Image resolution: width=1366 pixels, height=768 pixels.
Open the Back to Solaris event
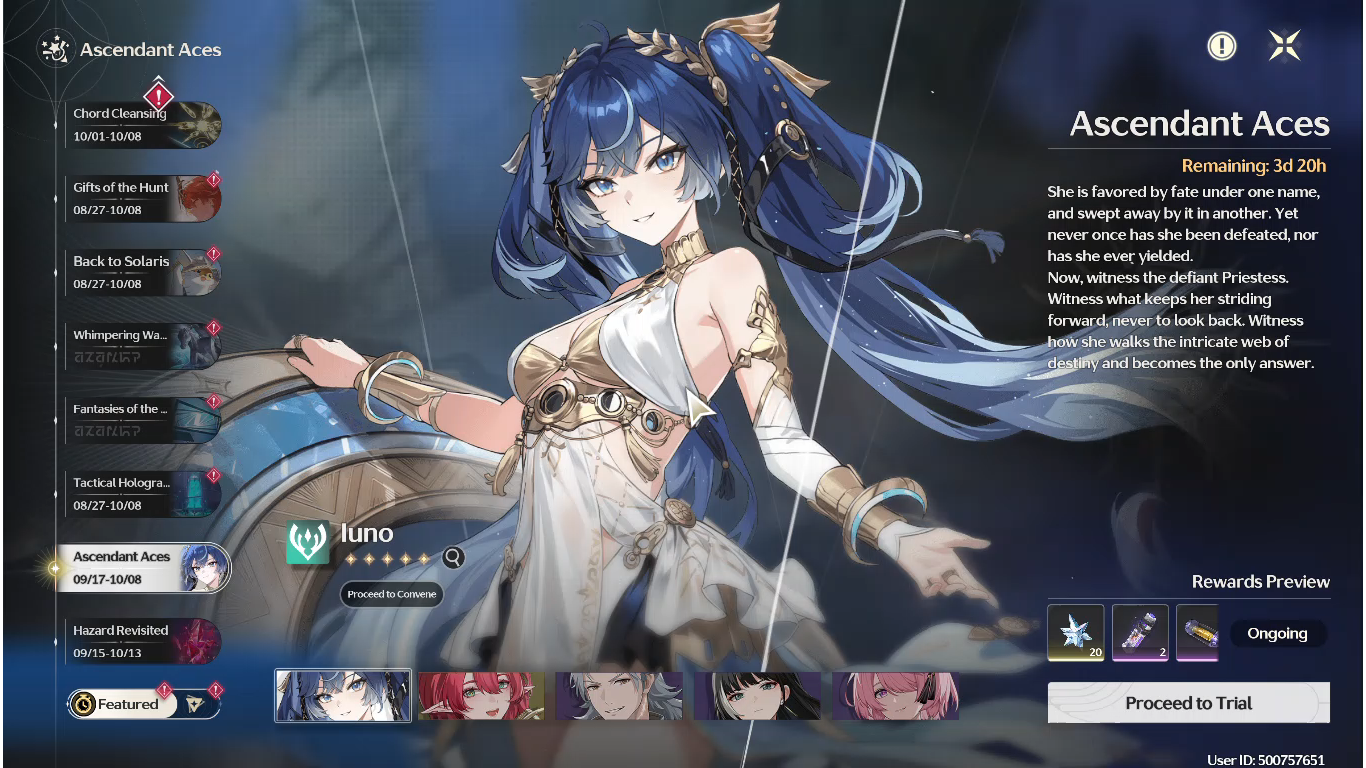[140, 272]
